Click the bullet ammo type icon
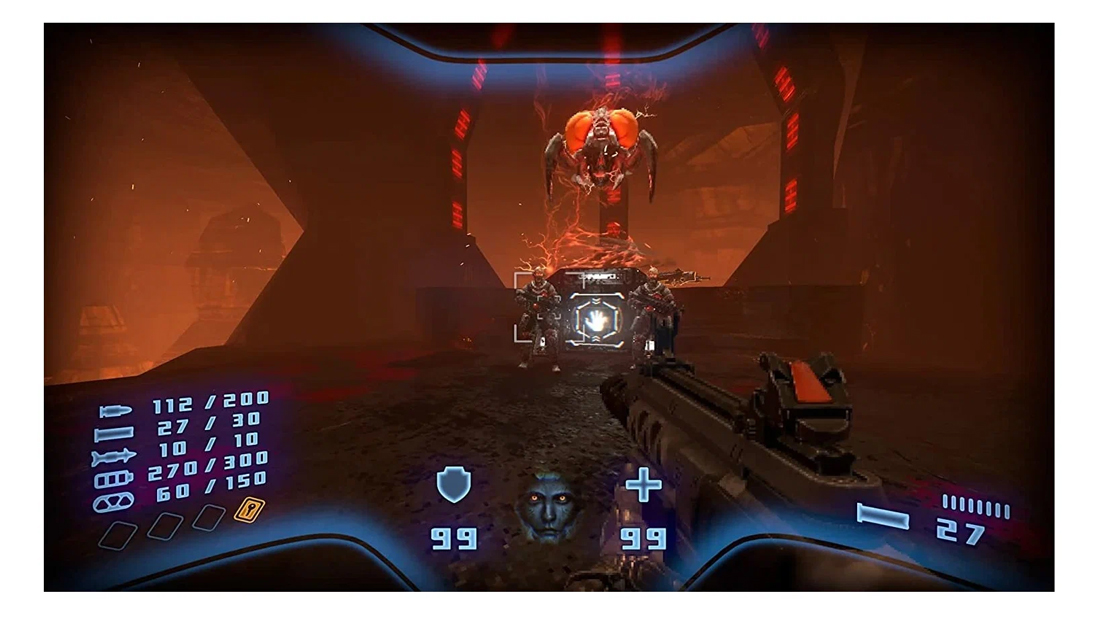 (x=116, y=412)
